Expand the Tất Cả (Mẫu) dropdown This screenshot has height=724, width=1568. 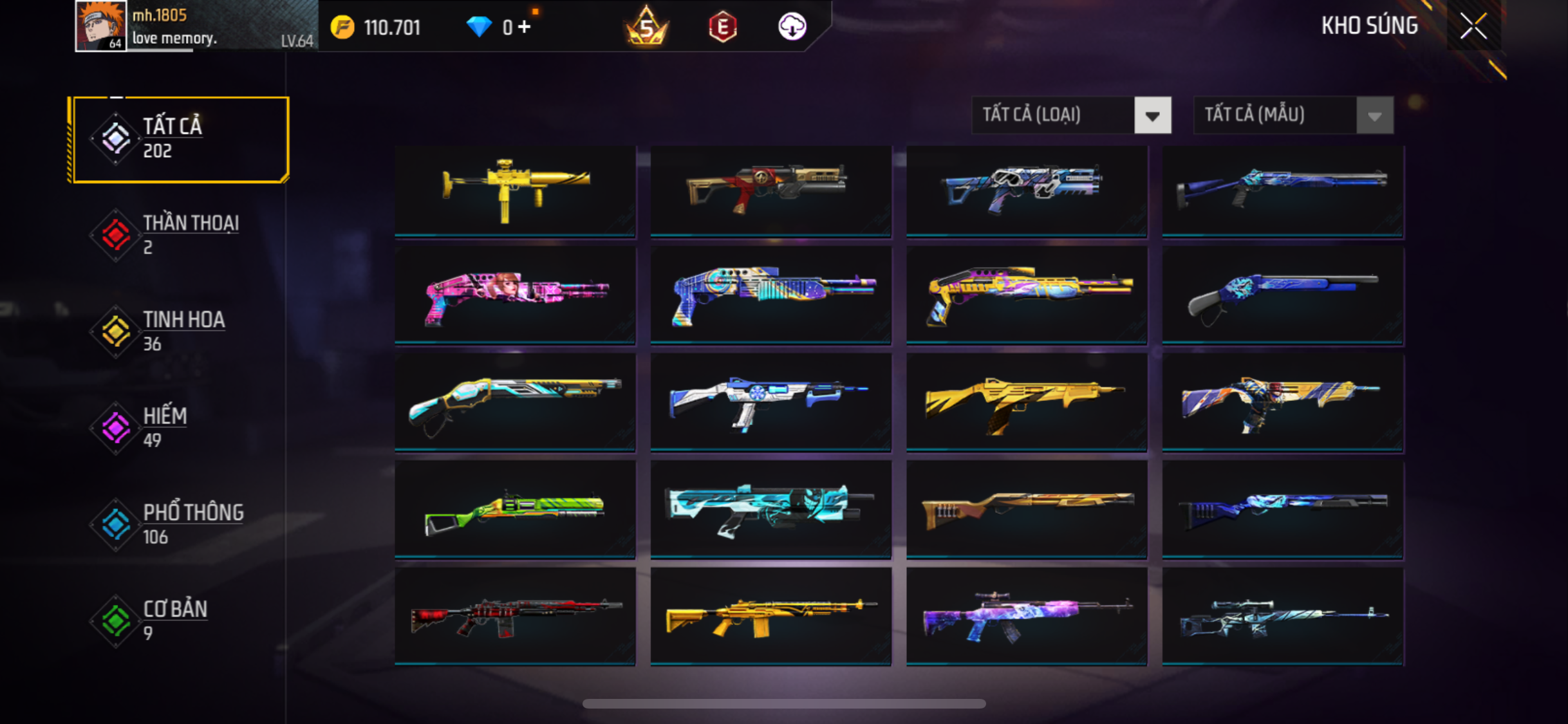coord(1293,115)
